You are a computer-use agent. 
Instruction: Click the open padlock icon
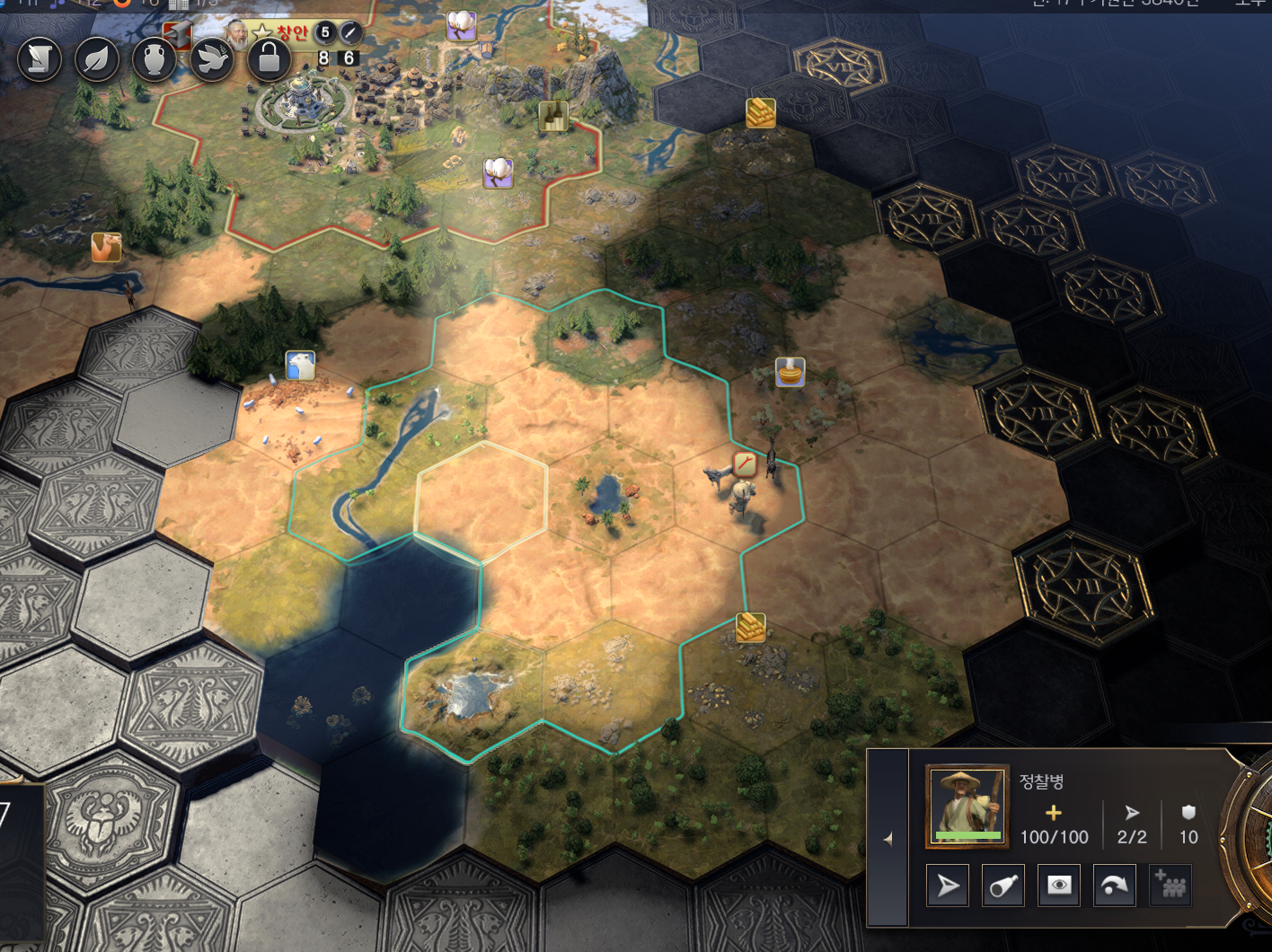(x=269, y=59)
